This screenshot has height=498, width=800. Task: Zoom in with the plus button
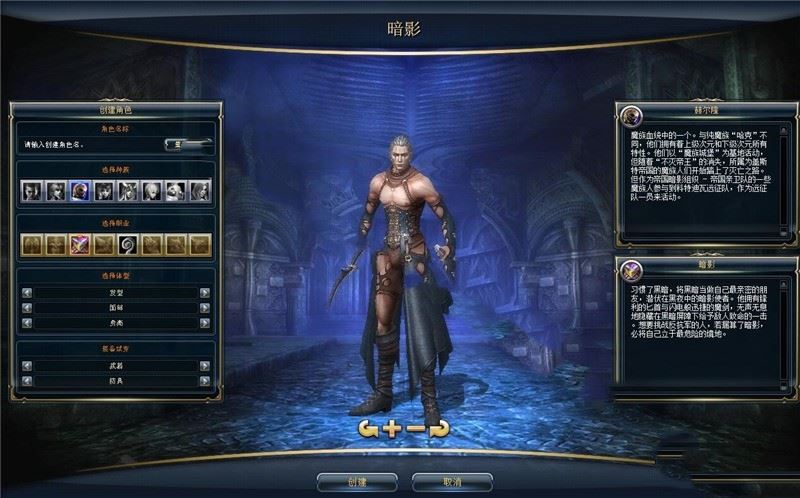click(x=392, y=429)
